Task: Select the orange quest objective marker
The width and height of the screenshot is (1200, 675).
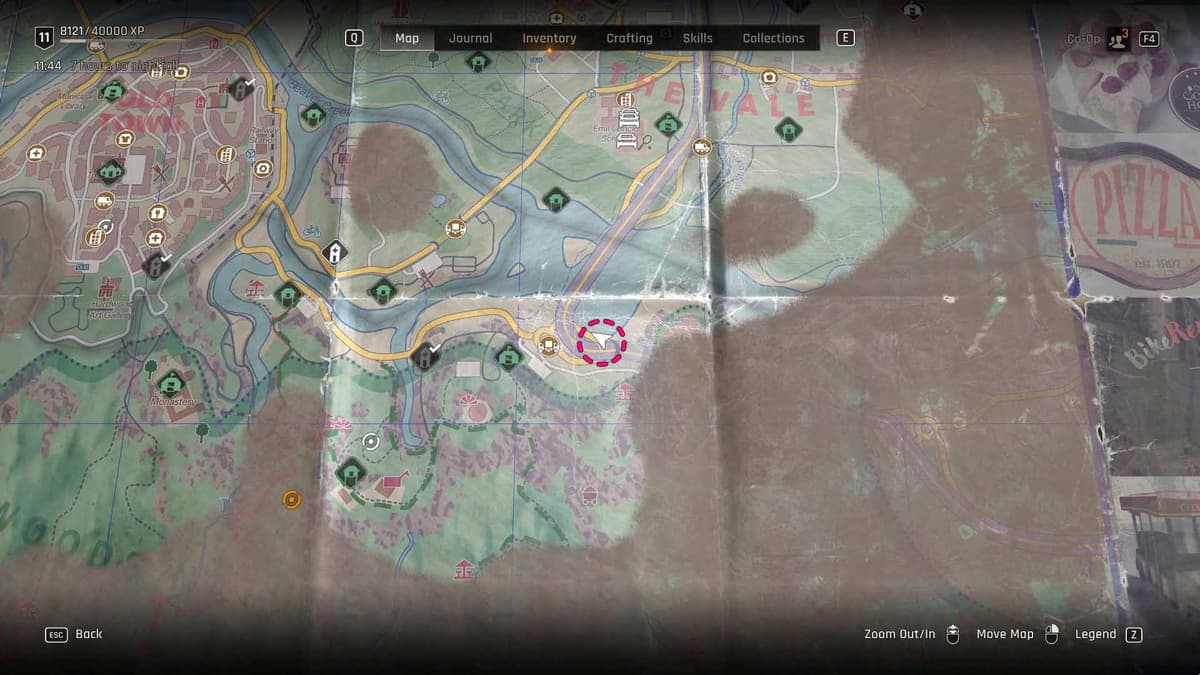Action: click(x=291, y=499)
